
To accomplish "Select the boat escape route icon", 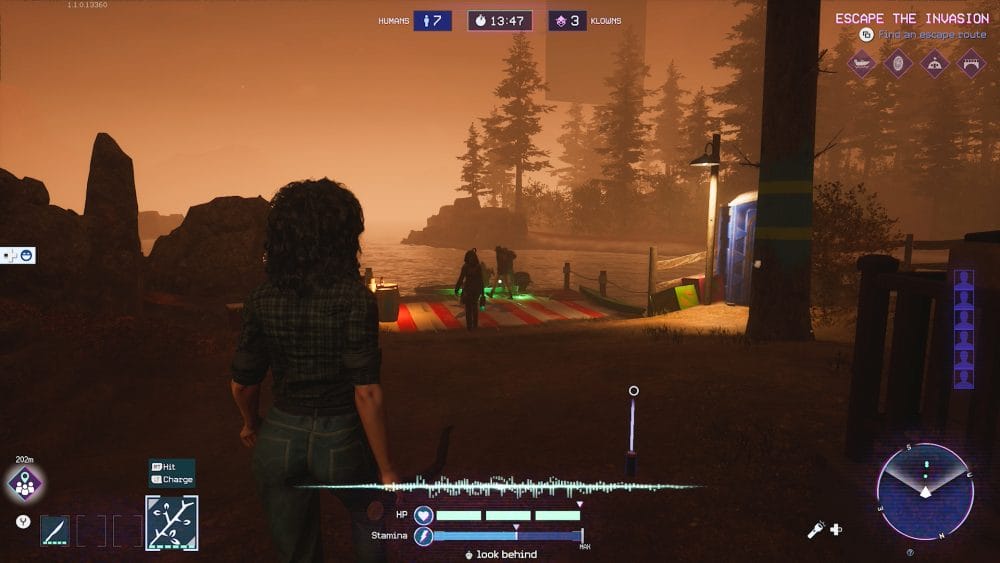I will (x=862, y=64).
